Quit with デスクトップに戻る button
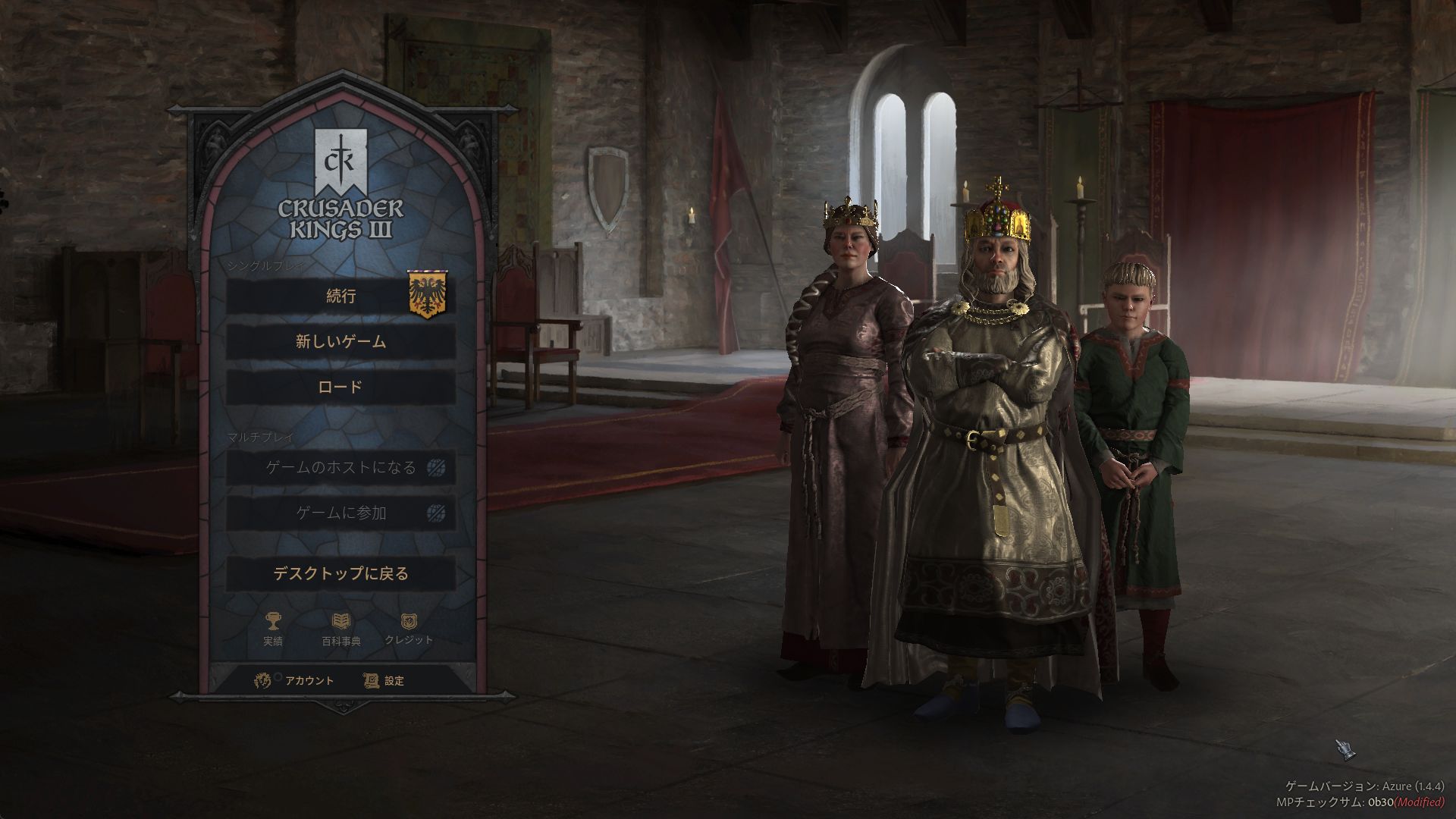Screen dimensions: 1456x819 click(340, 574)
